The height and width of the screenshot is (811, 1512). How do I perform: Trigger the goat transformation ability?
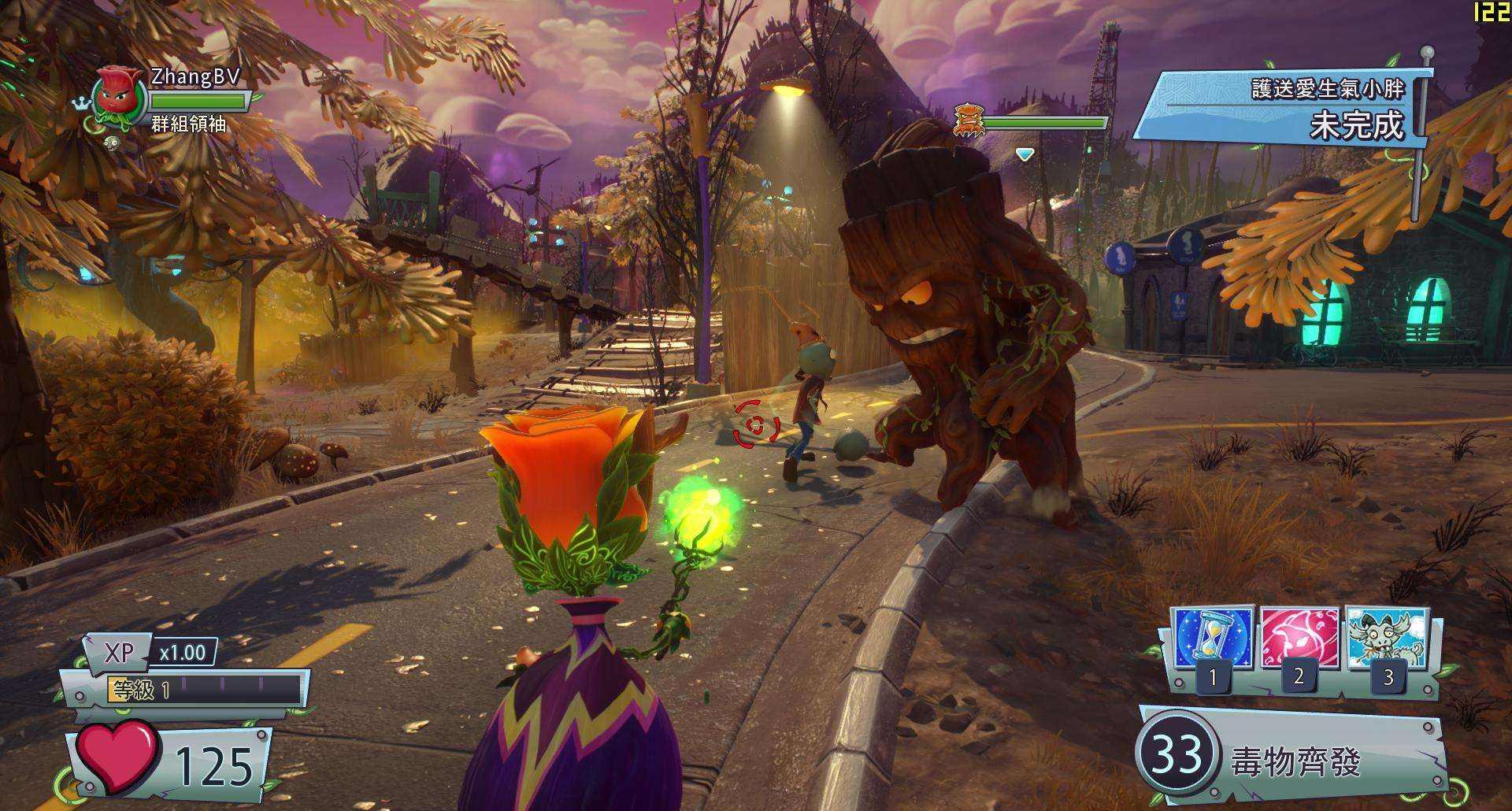(x=1387, y=638)
